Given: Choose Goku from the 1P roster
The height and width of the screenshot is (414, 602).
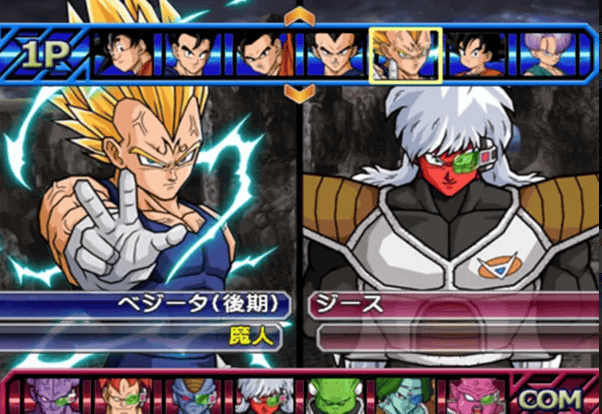Looking at the screenshot, I should tap(127, 53).
